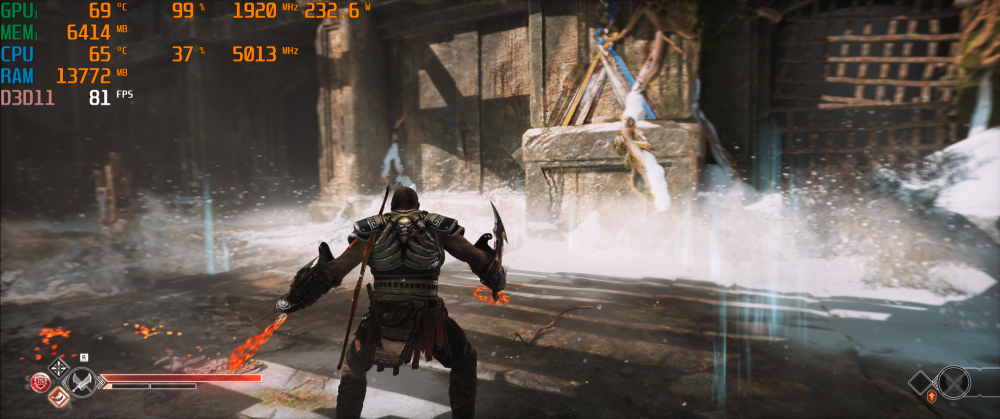Screen dimensions: 1000x419
Task: Select the empty diamond slot beside companion icon
Action: (x=921, y=381)
